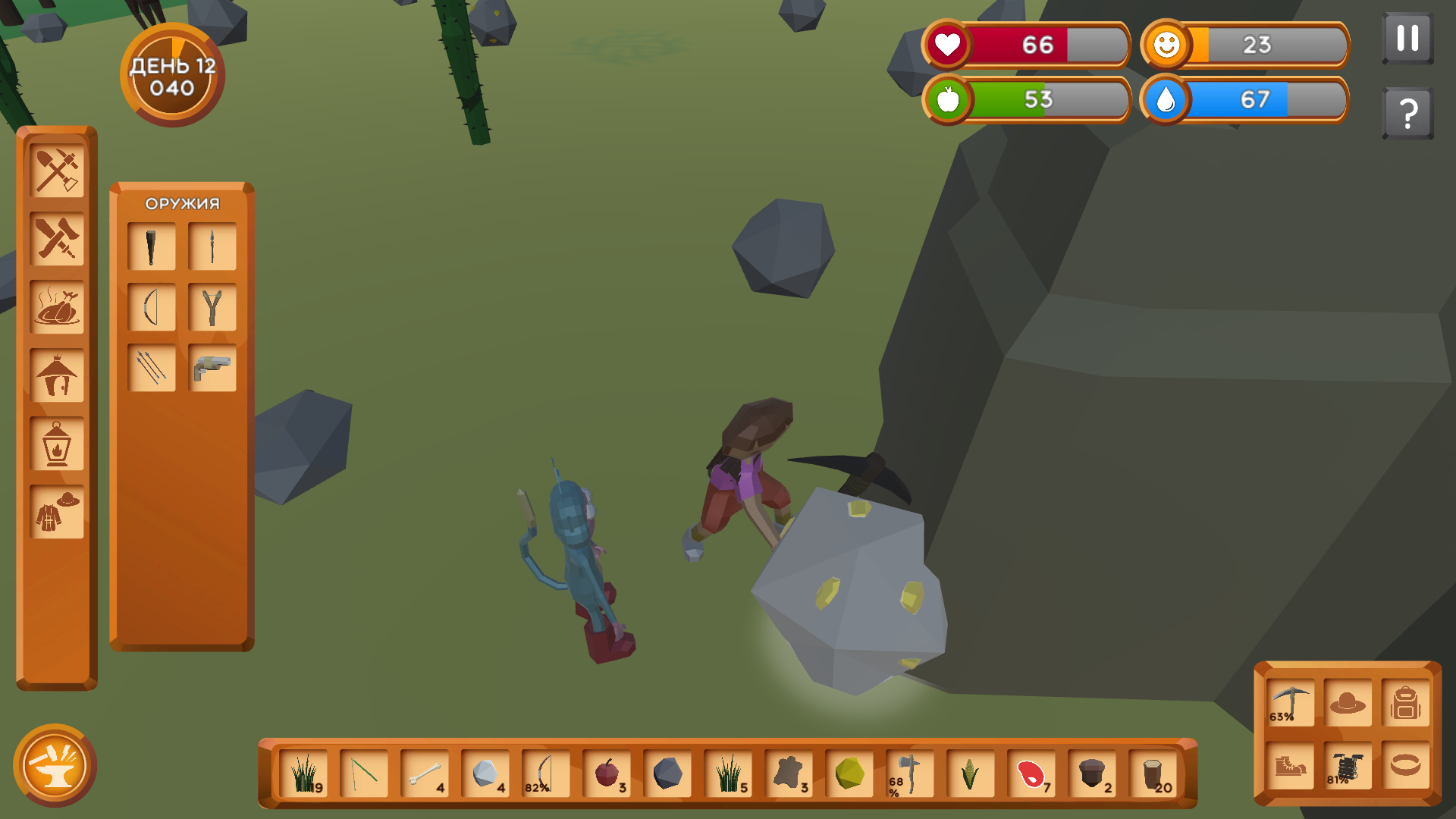
Task: Unequip the hat in the equipment panel
Action: (x=1348, y=701)
